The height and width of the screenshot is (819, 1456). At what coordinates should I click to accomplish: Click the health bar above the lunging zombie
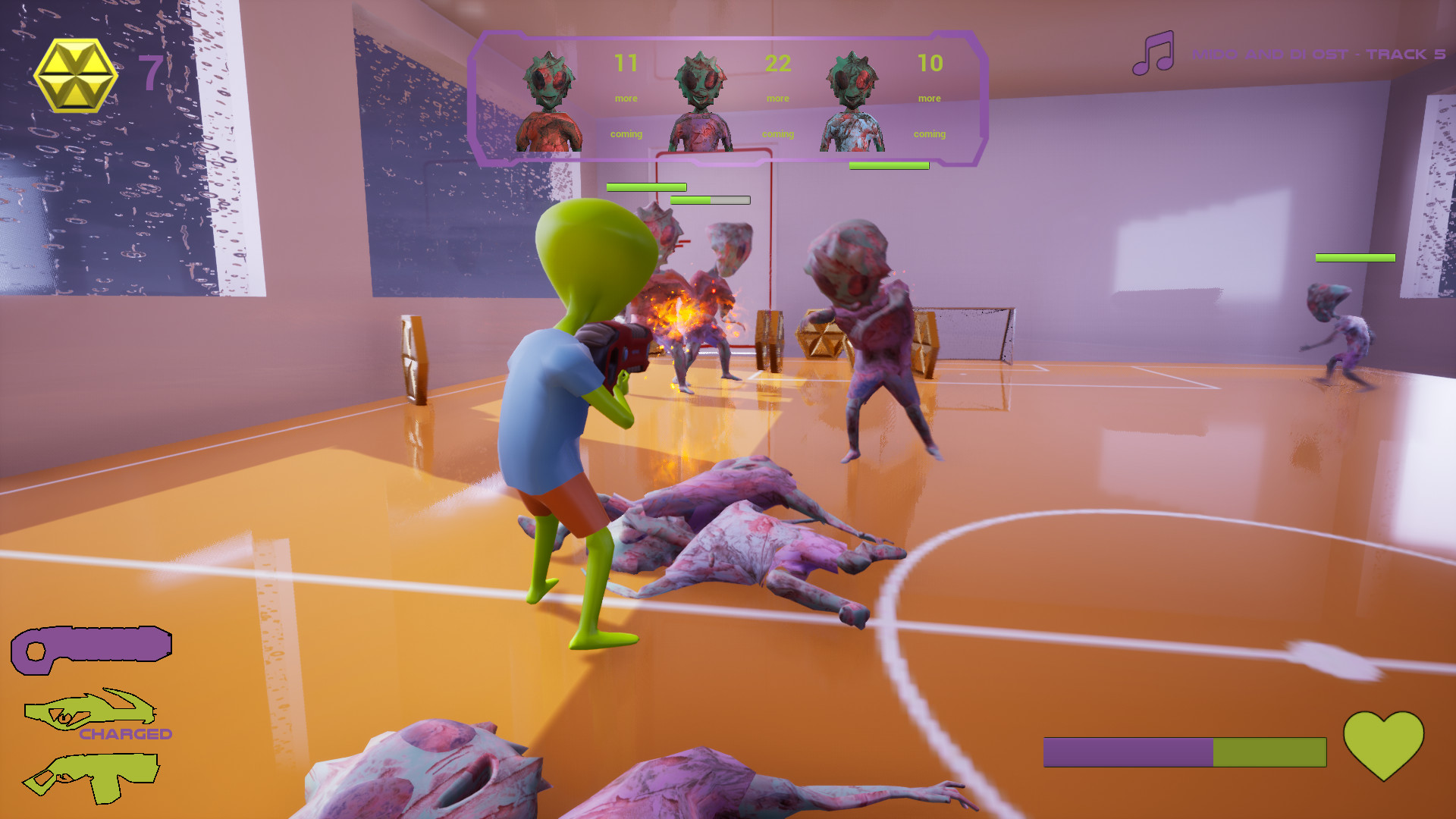coord(889,164)
